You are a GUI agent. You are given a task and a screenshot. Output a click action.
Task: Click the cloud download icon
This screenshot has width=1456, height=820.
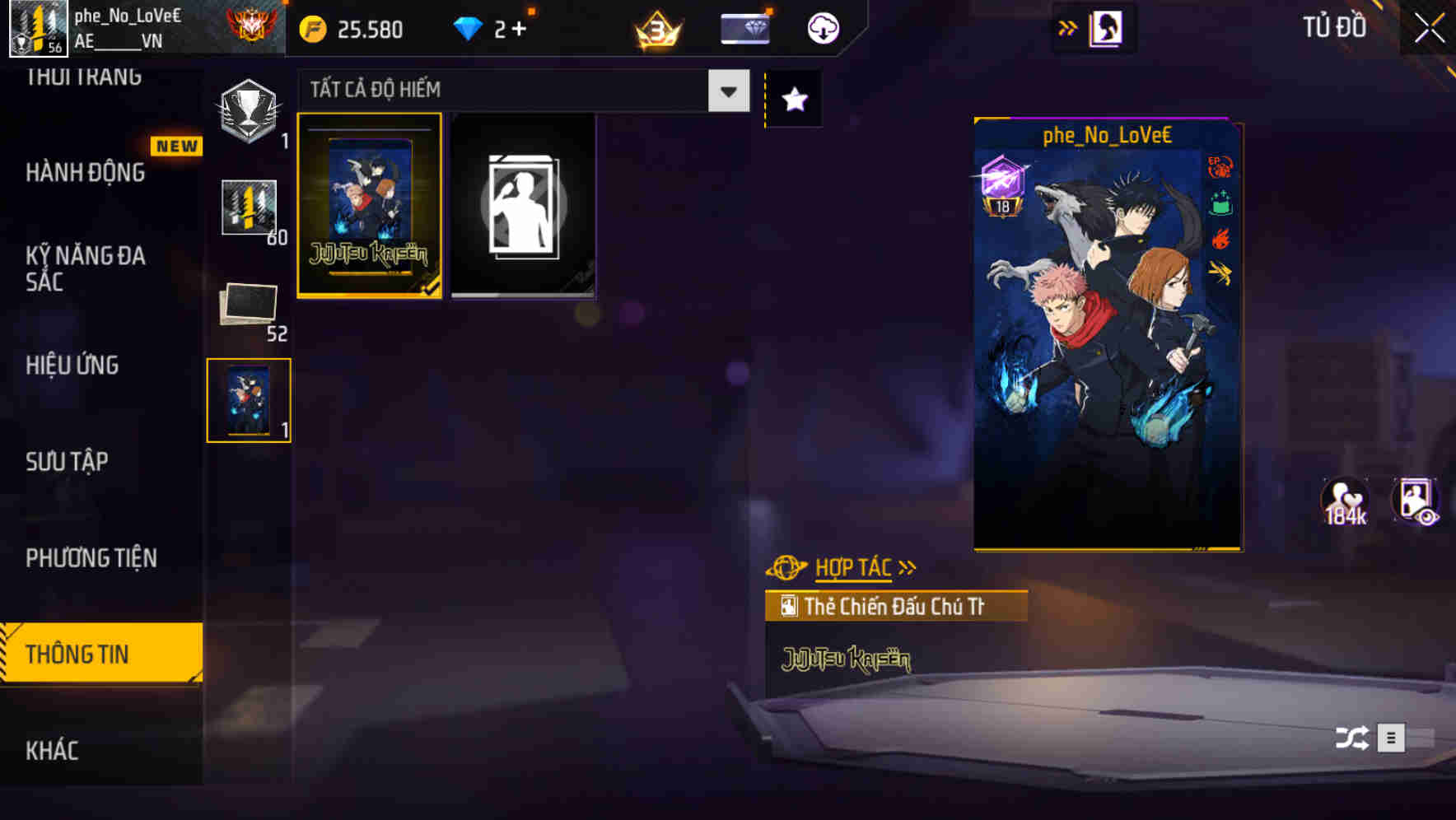point(823,27)
